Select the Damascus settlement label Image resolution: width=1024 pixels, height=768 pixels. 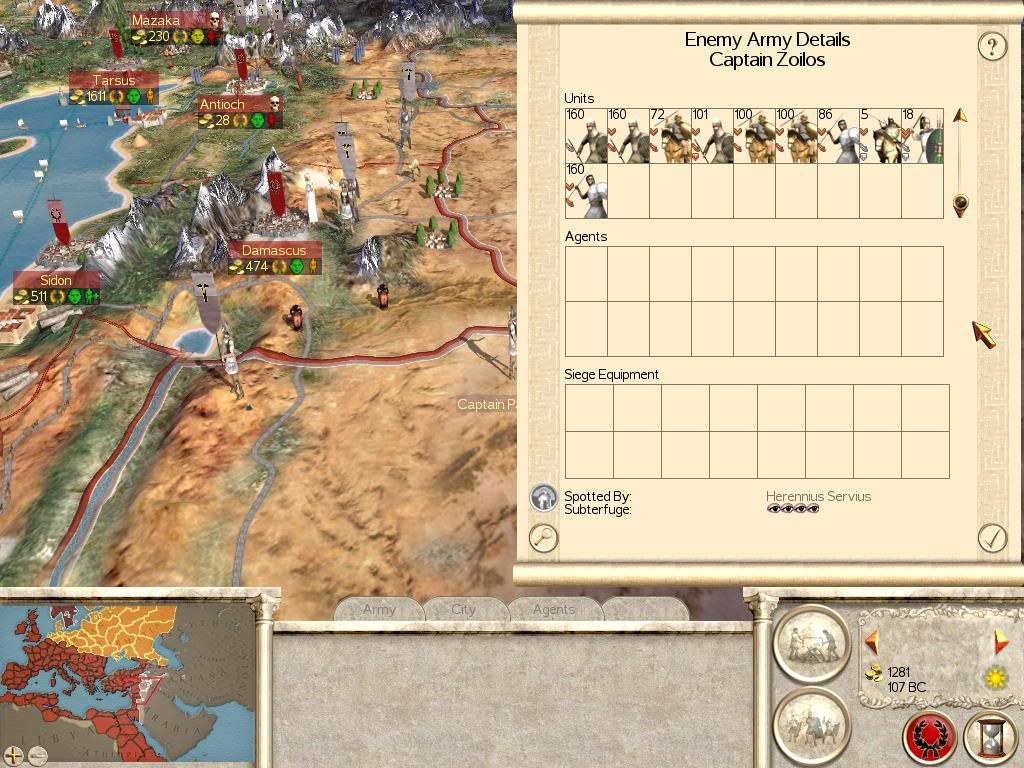tap(274, 250)
